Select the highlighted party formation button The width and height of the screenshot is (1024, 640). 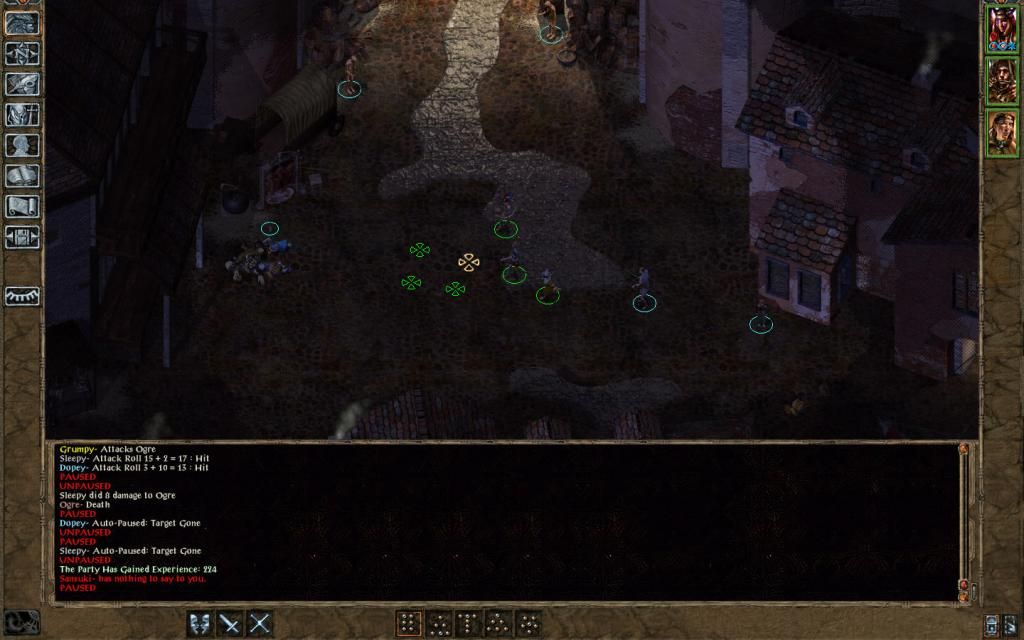pos(409,623)
